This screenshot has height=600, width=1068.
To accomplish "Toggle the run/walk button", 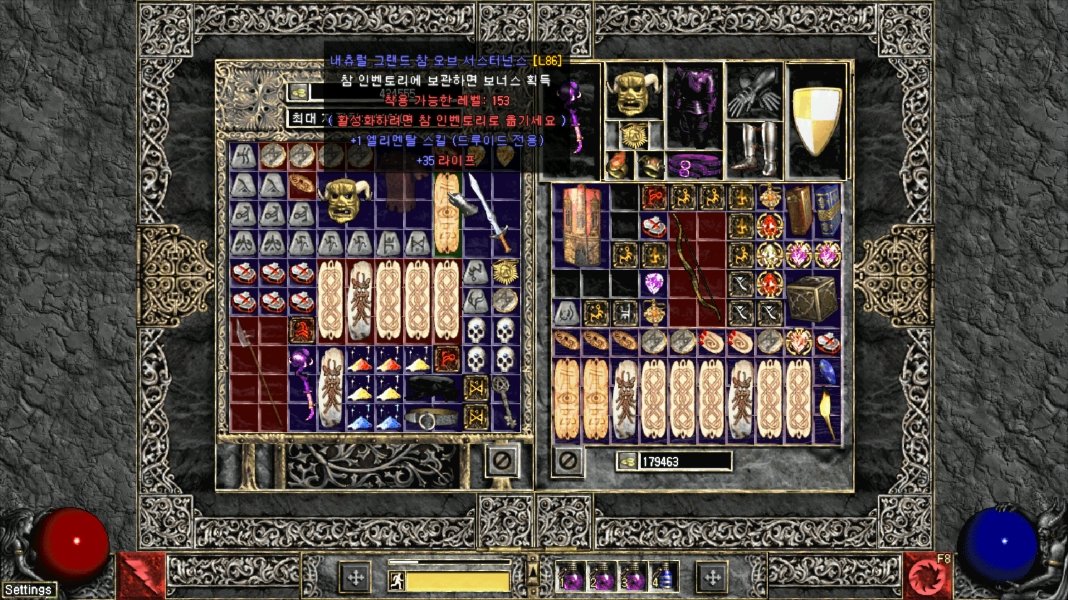I will point(397,581).
